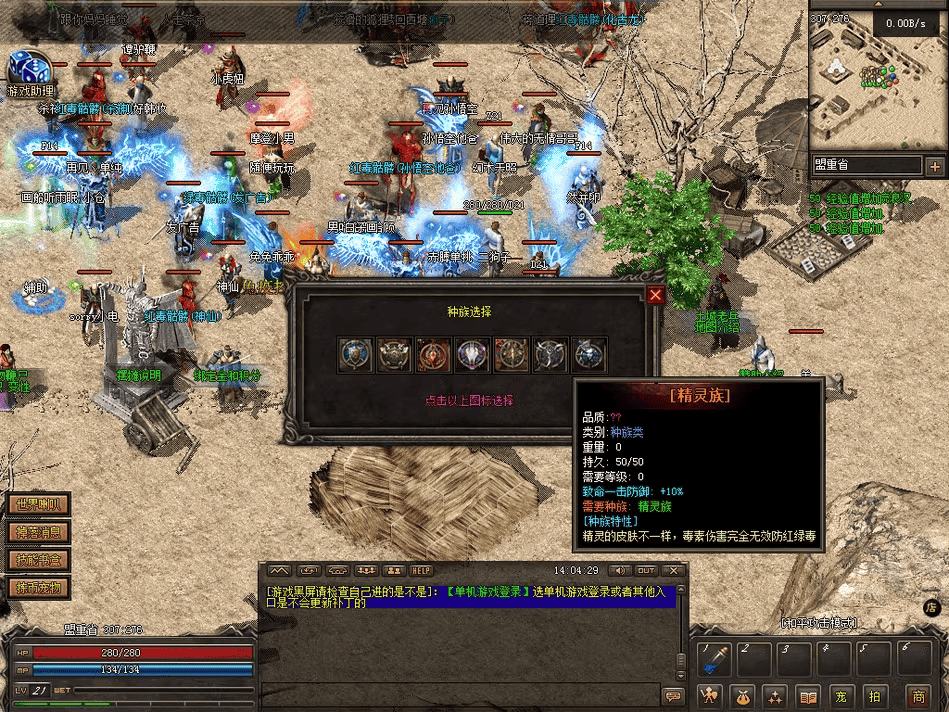Screen dimensions: 949x712
Task: Open the 商 shop button
Action: click(917, 696)
